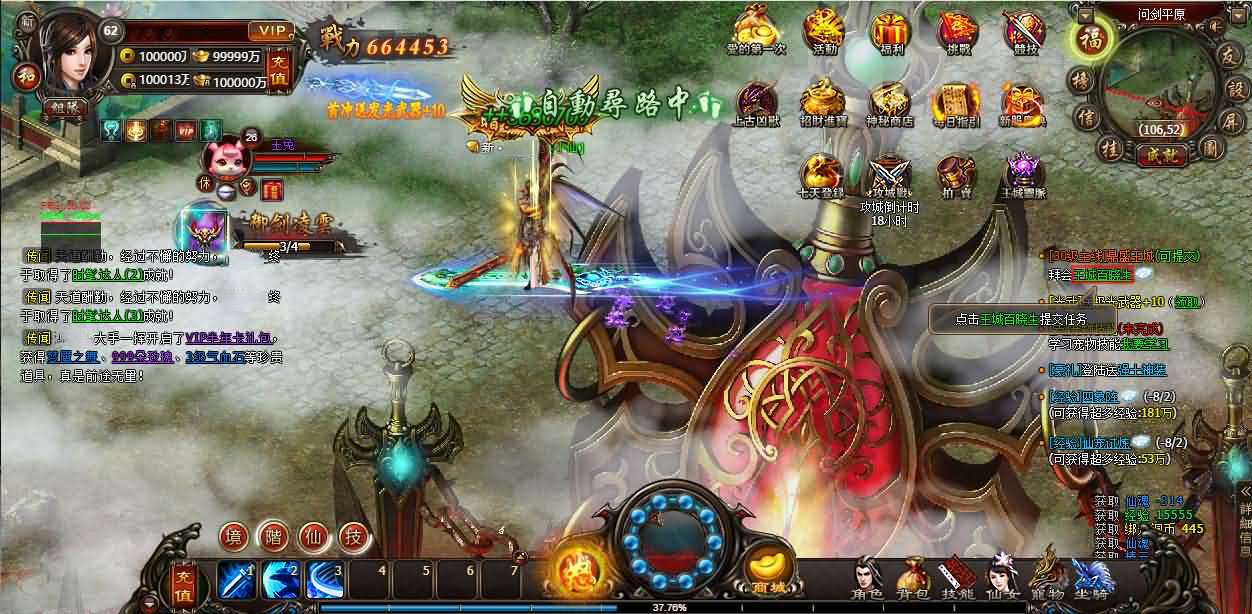Click the red 成就 achievements button
1252x614 pixels.
(x=1160, y=154)
